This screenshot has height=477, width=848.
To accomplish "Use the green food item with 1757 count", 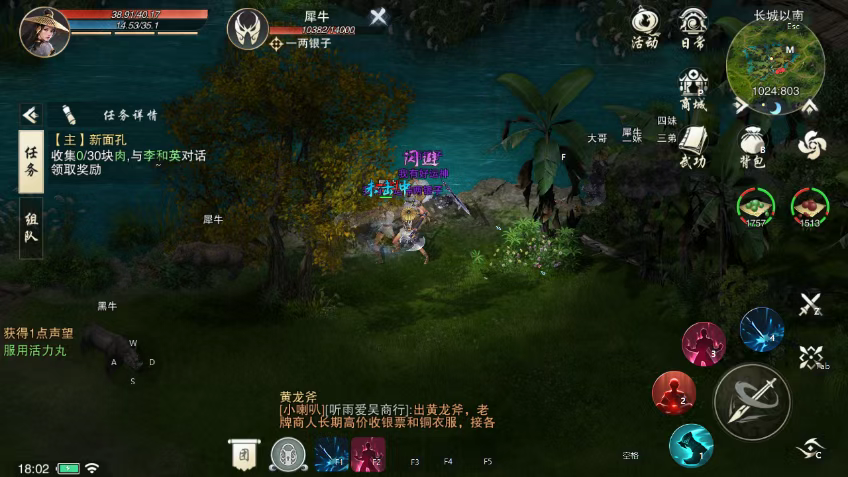I will 756,204.
